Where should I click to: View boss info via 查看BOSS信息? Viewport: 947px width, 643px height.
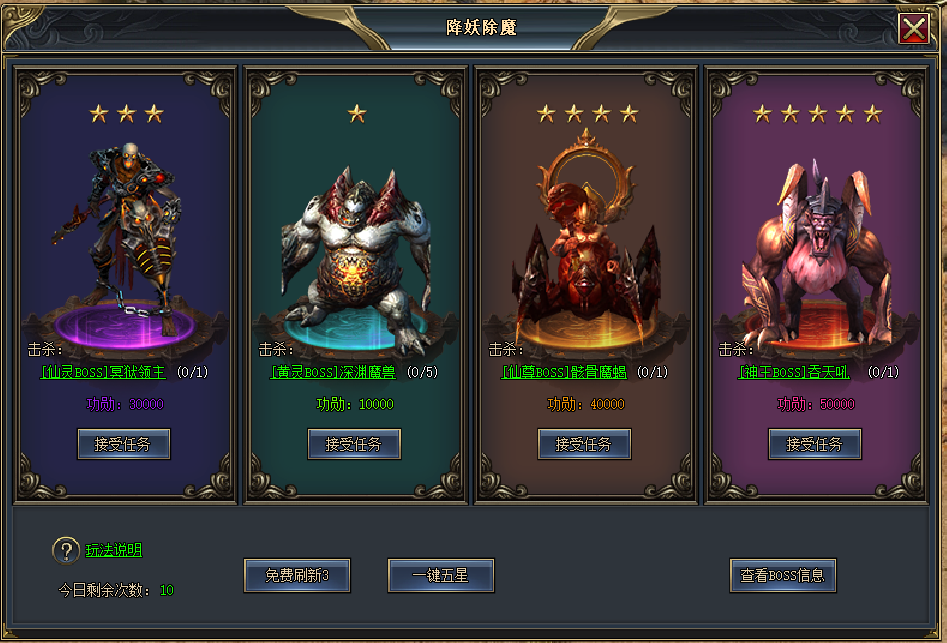(782, 576)
